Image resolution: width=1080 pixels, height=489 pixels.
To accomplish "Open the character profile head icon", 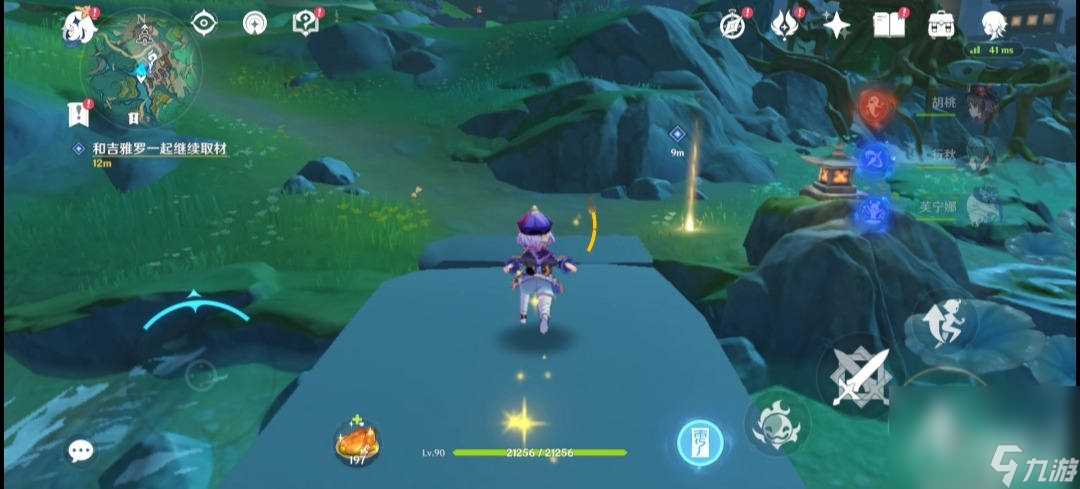I will point(992,24).
